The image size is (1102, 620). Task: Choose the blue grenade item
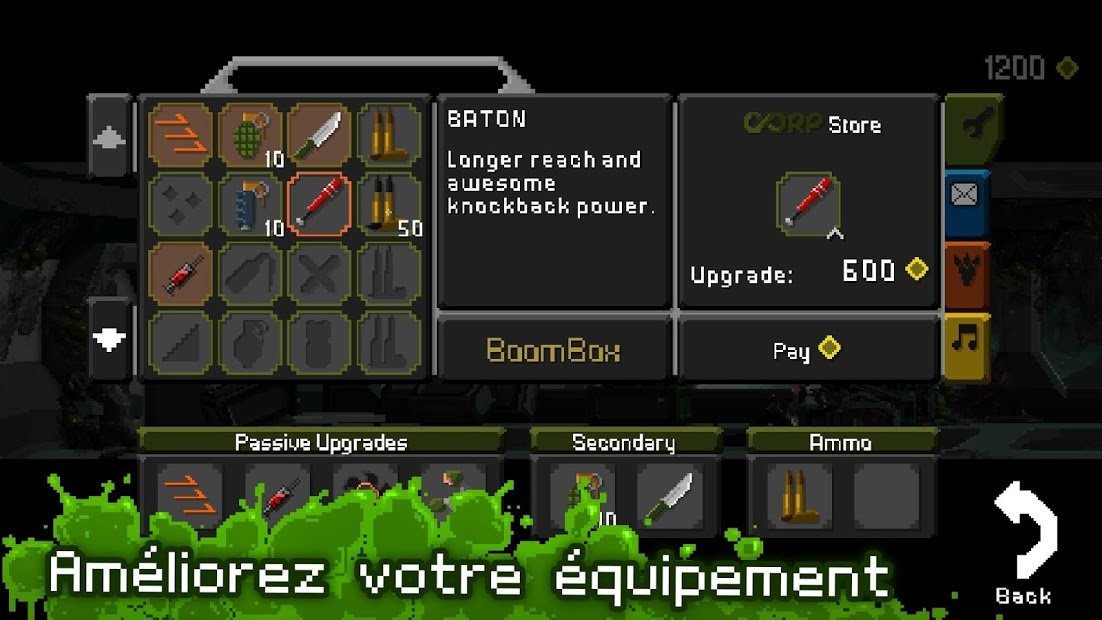tap(250, 204)
